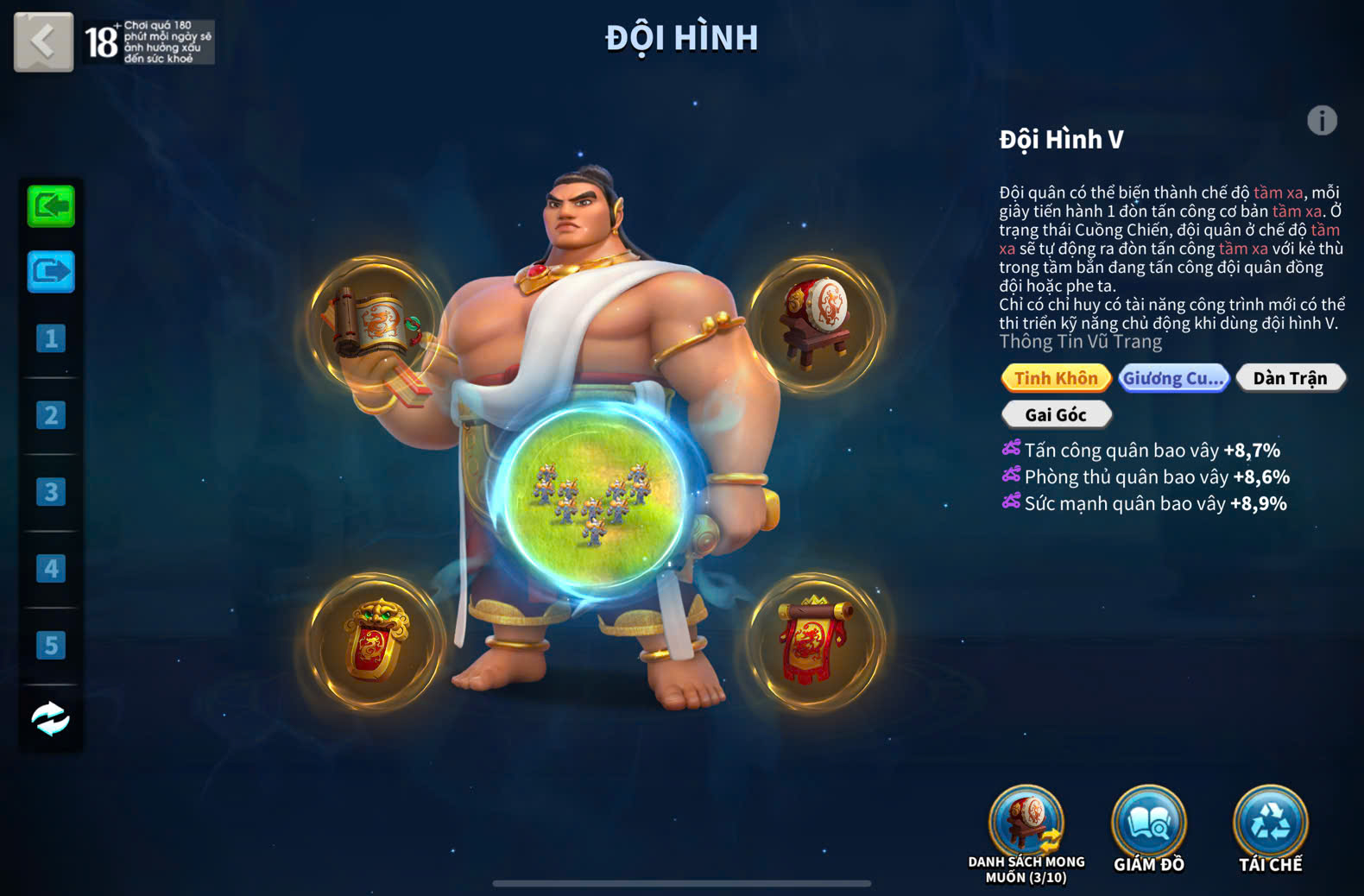1364x896 pixels.
Task: Open the info icon for Đội Hình V
Action: (x=1322, y=121)
